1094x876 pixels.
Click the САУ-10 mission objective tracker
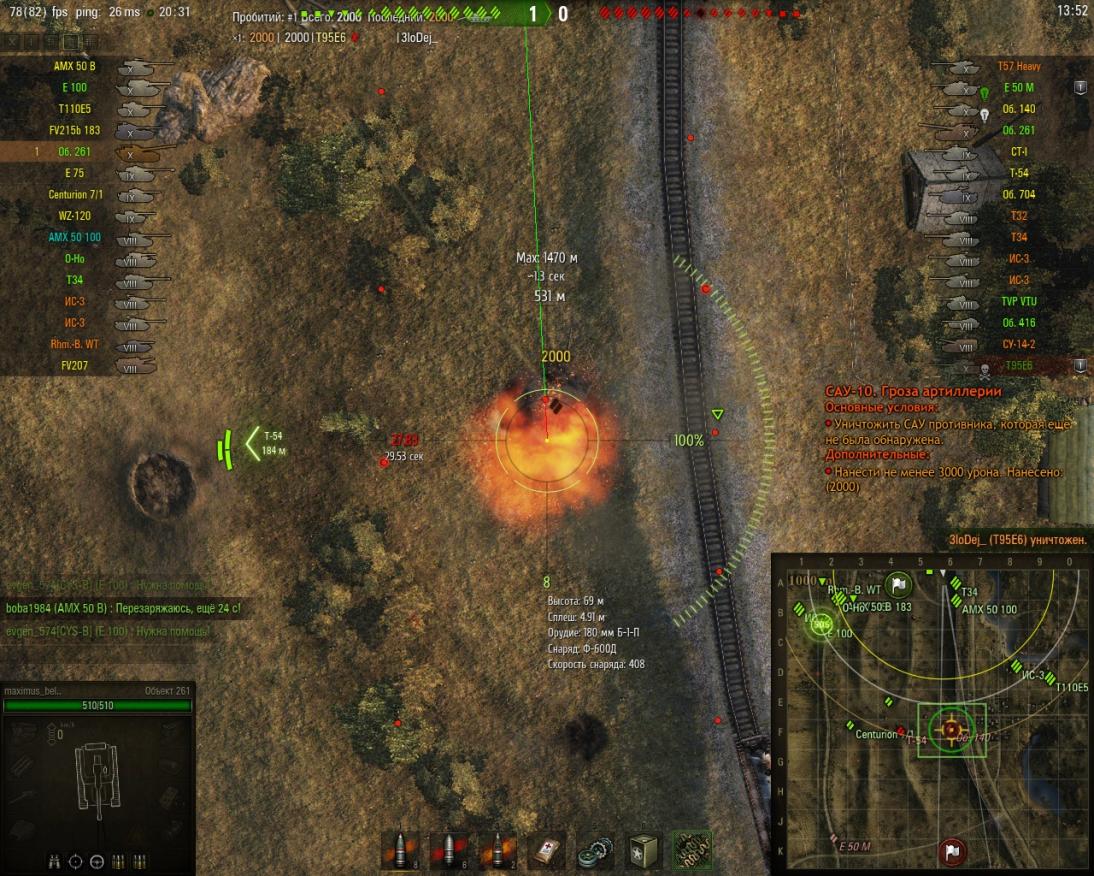(x=912, y=392)
